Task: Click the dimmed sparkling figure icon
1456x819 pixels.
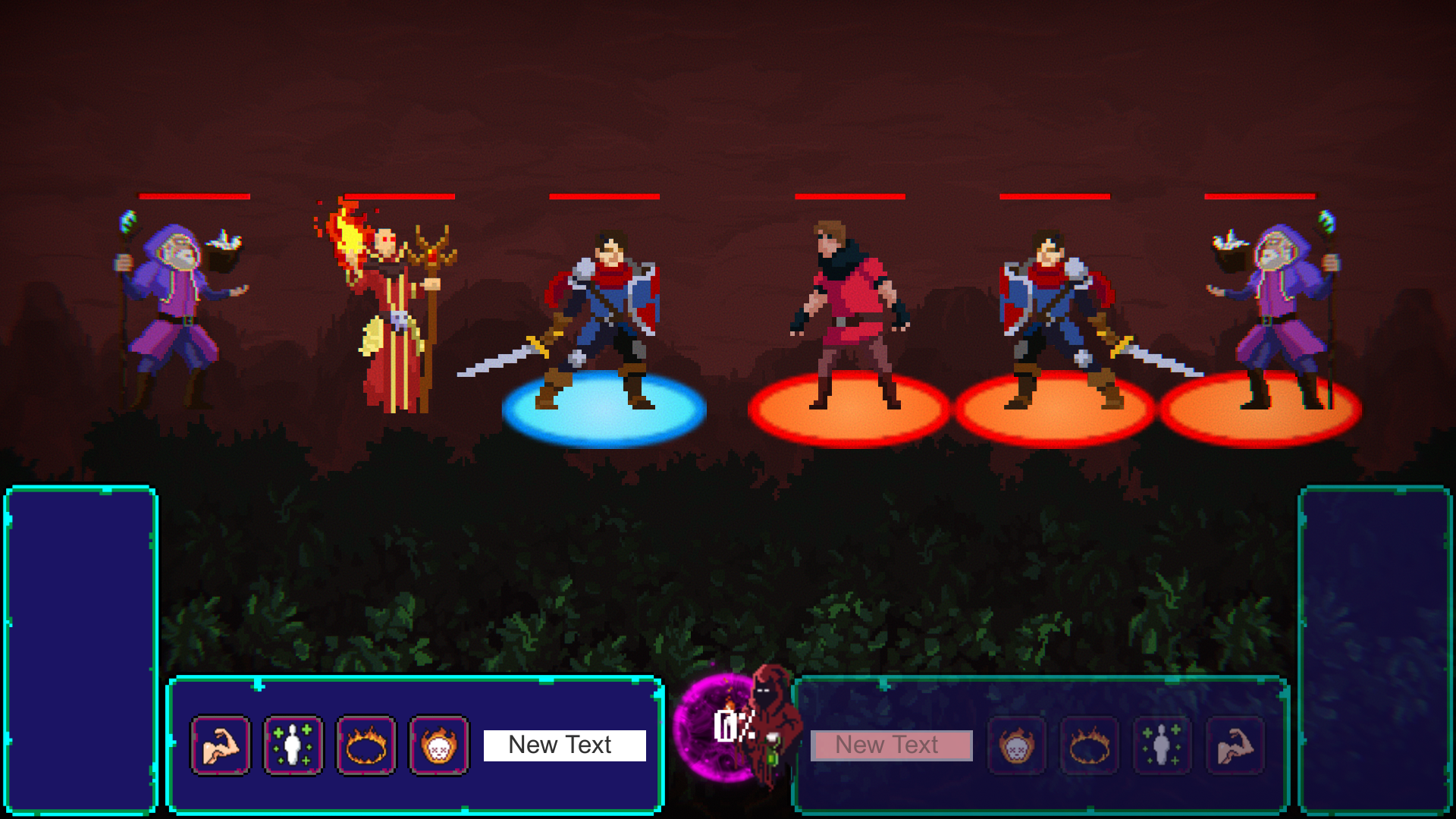Action: pos(1162,745)
